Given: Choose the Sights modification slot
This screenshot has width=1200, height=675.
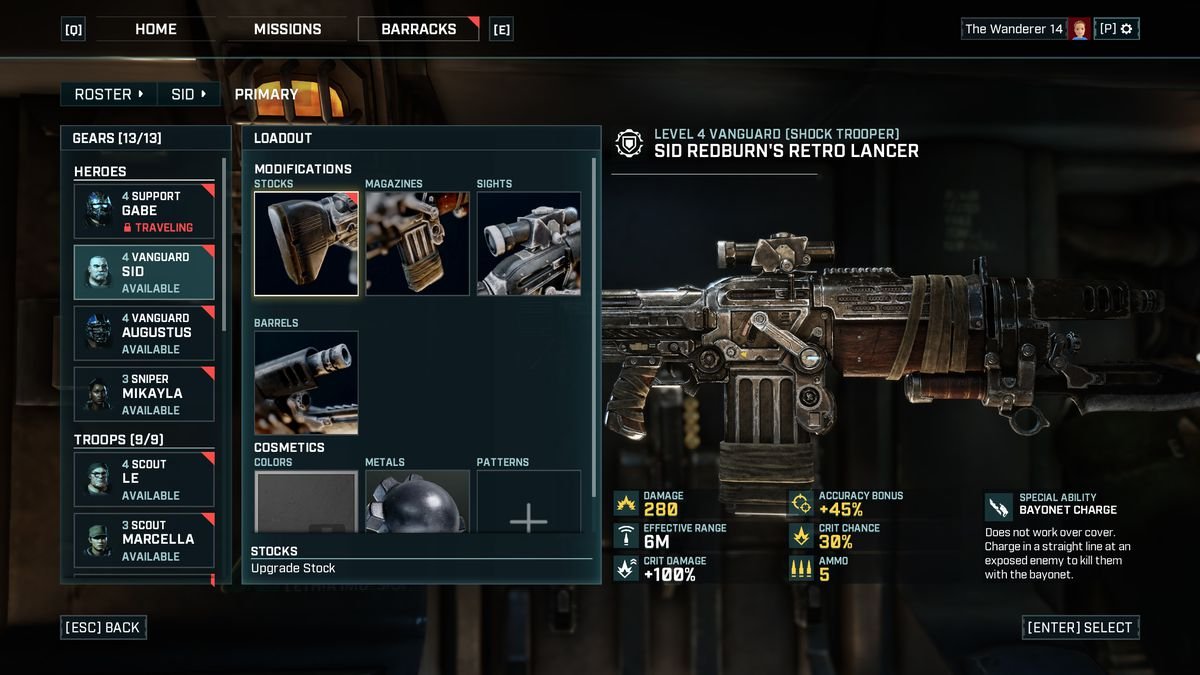Looking at the screenshot, I should pos(528,244).
